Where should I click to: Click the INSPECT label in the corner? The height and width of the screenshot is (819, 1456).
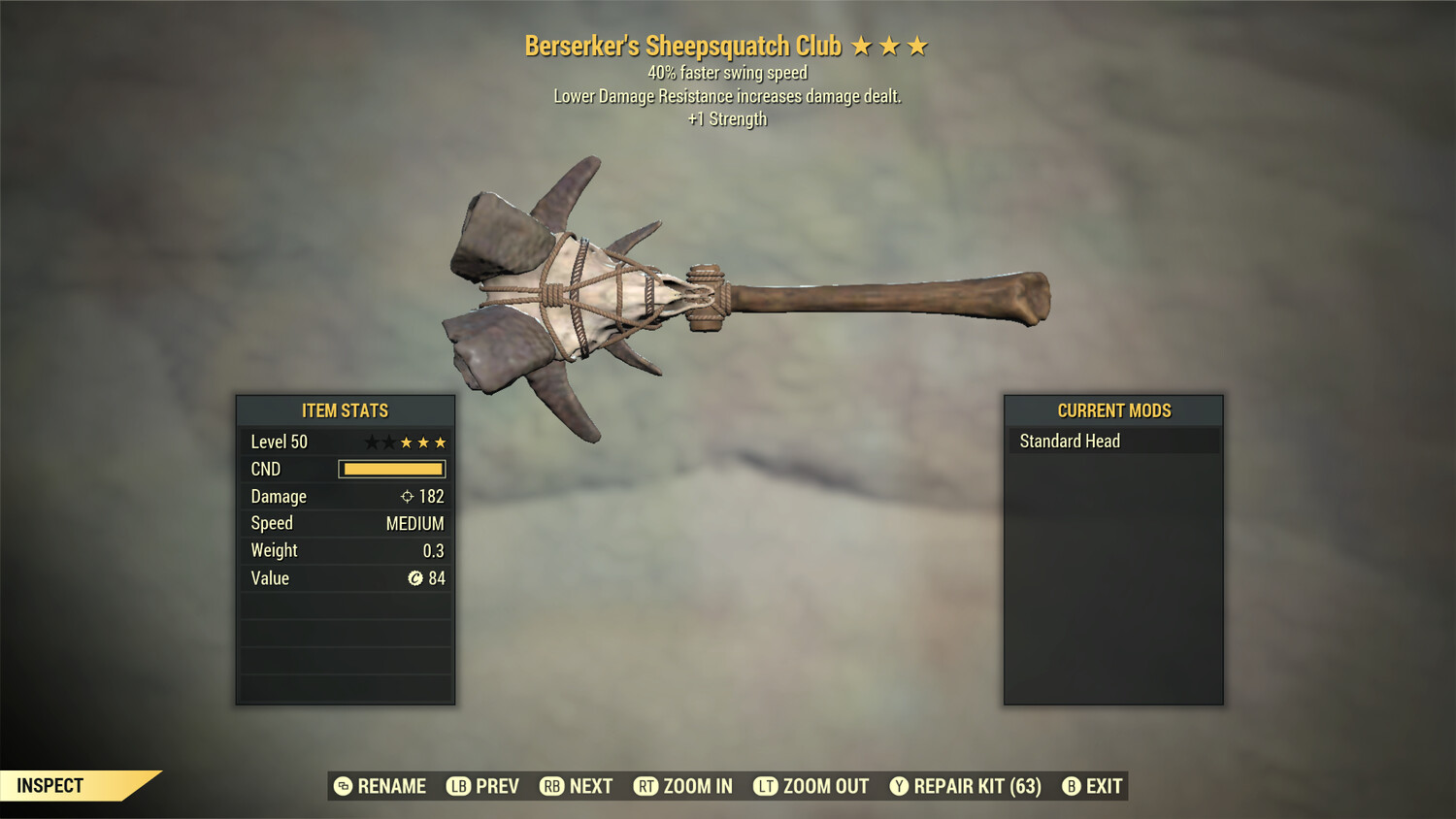tap(51, 785)
